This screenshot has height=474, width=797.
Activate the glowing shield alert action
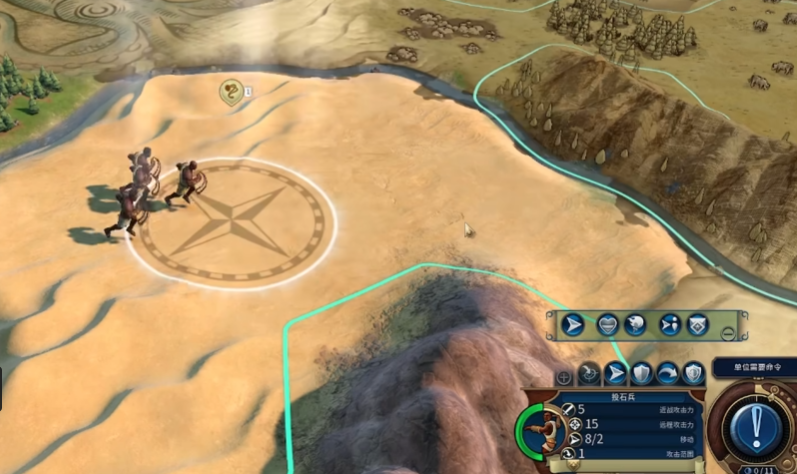(x=693, y=374)
